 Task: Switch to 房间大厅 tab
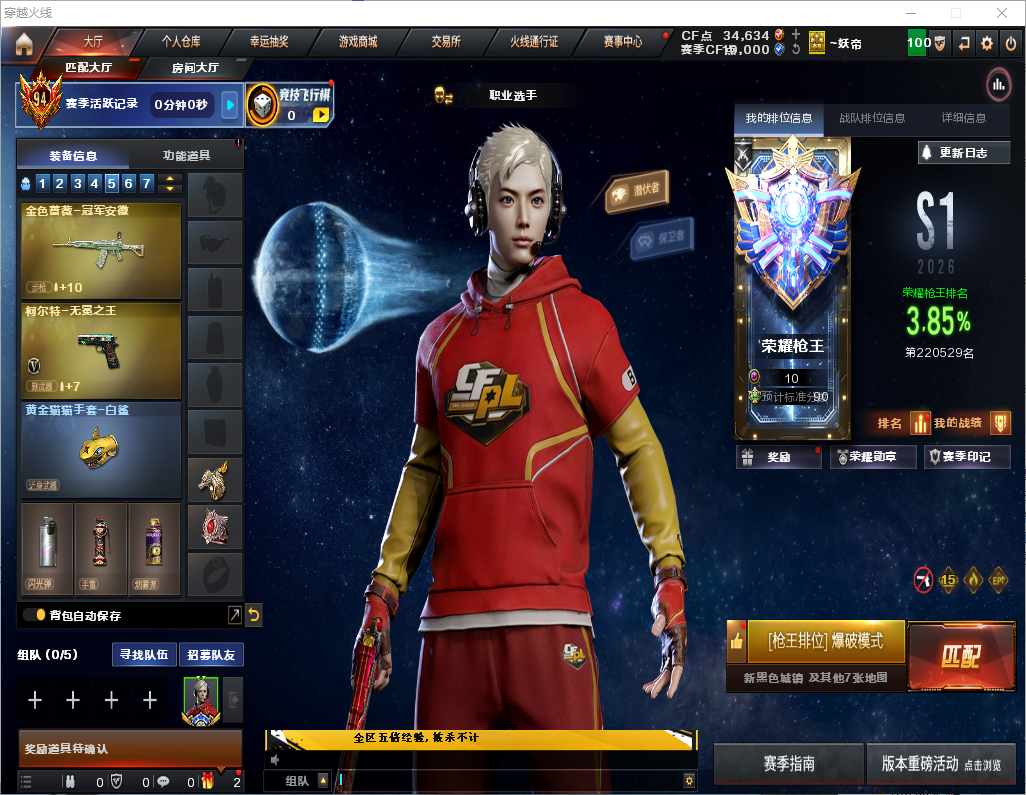click(195, 68)
